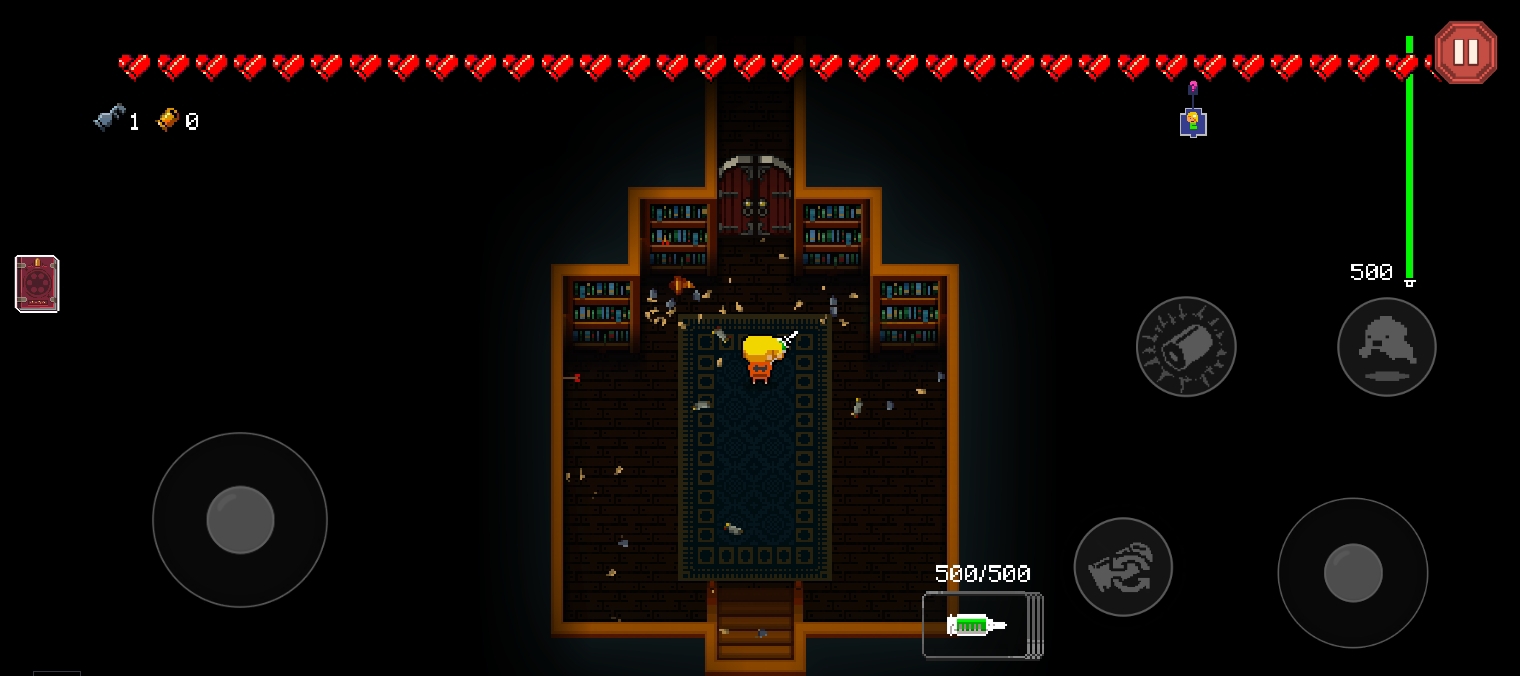Pause the game with the red button
The image size is (1520, 676).
coord(1465,52)
